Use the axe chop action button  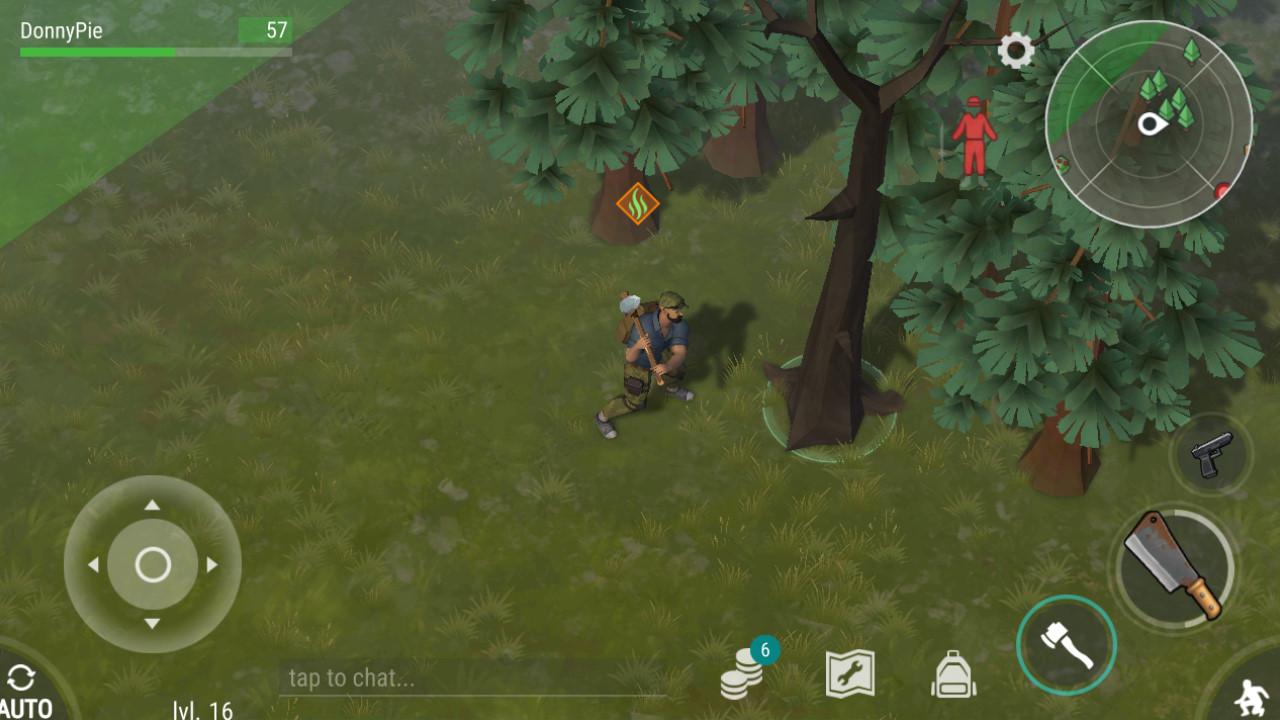[1066, 645]
